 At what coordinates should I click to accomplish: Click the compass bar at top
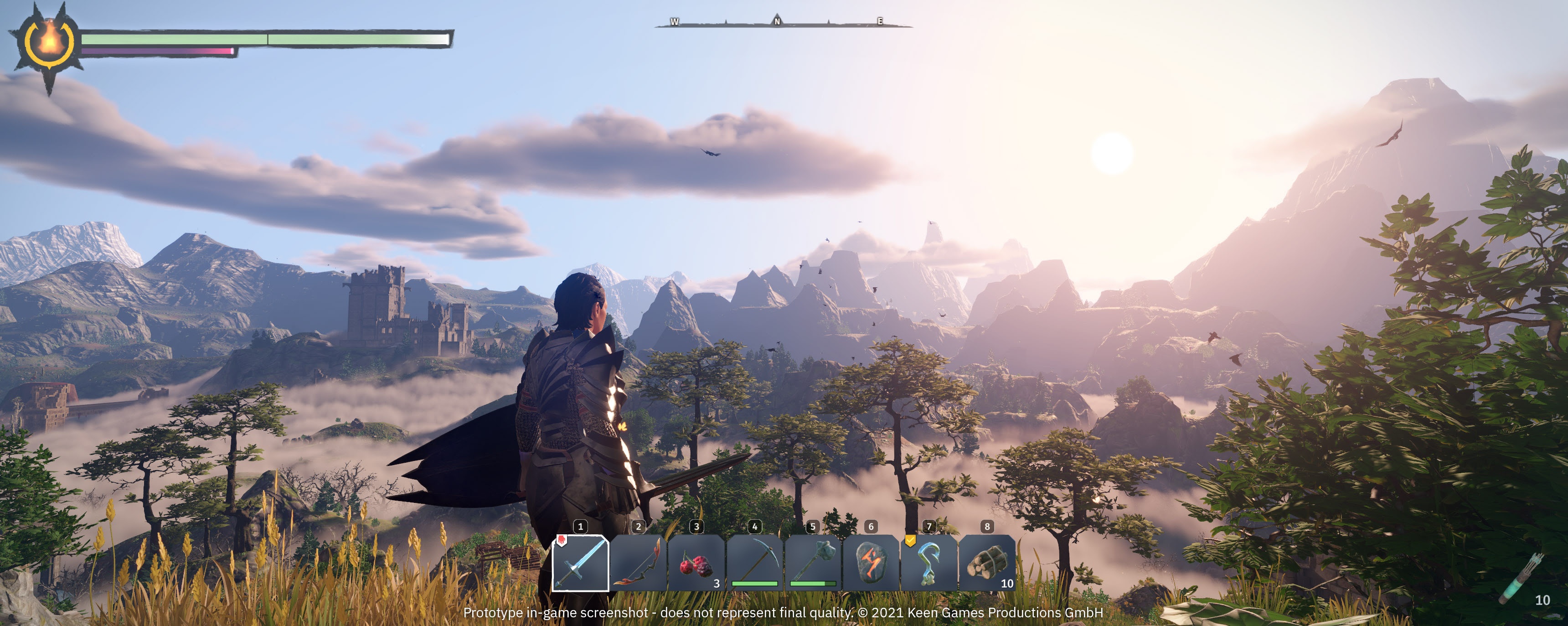click(783, 23)
